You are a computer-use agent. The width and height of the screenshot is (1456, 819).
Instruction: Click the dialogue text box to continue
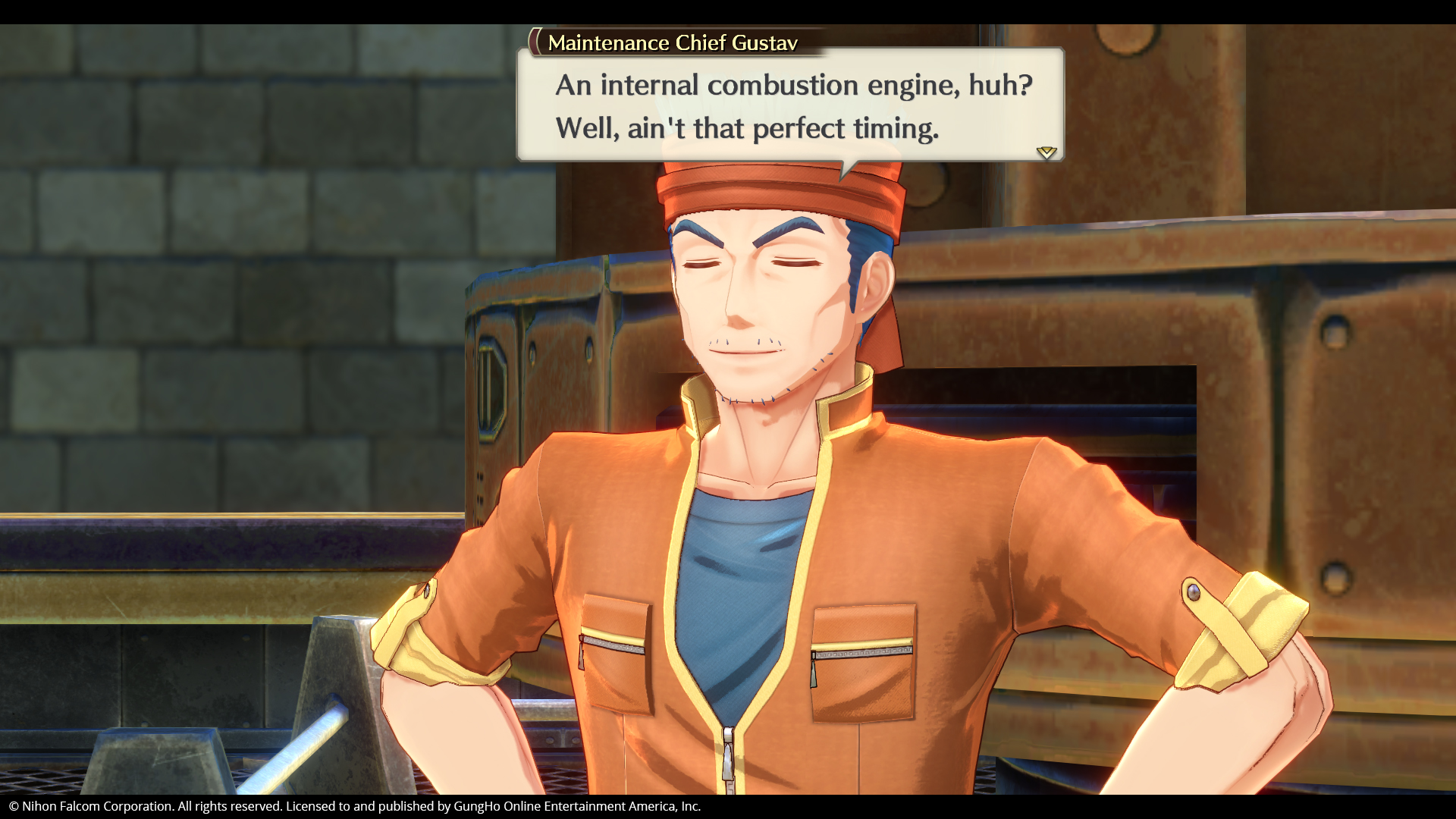[x=789, y=106]
